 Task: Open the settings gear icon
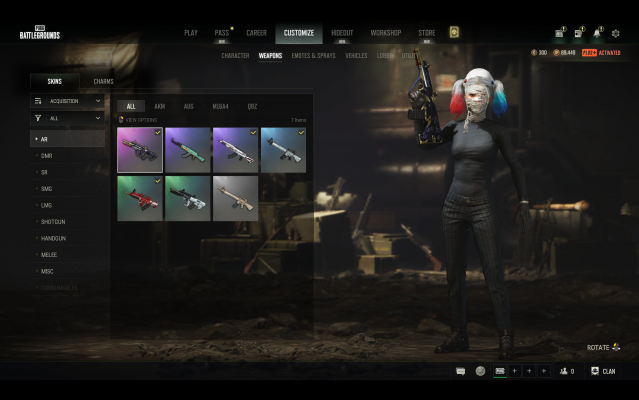pyautogui.click(x=615, y=33)
